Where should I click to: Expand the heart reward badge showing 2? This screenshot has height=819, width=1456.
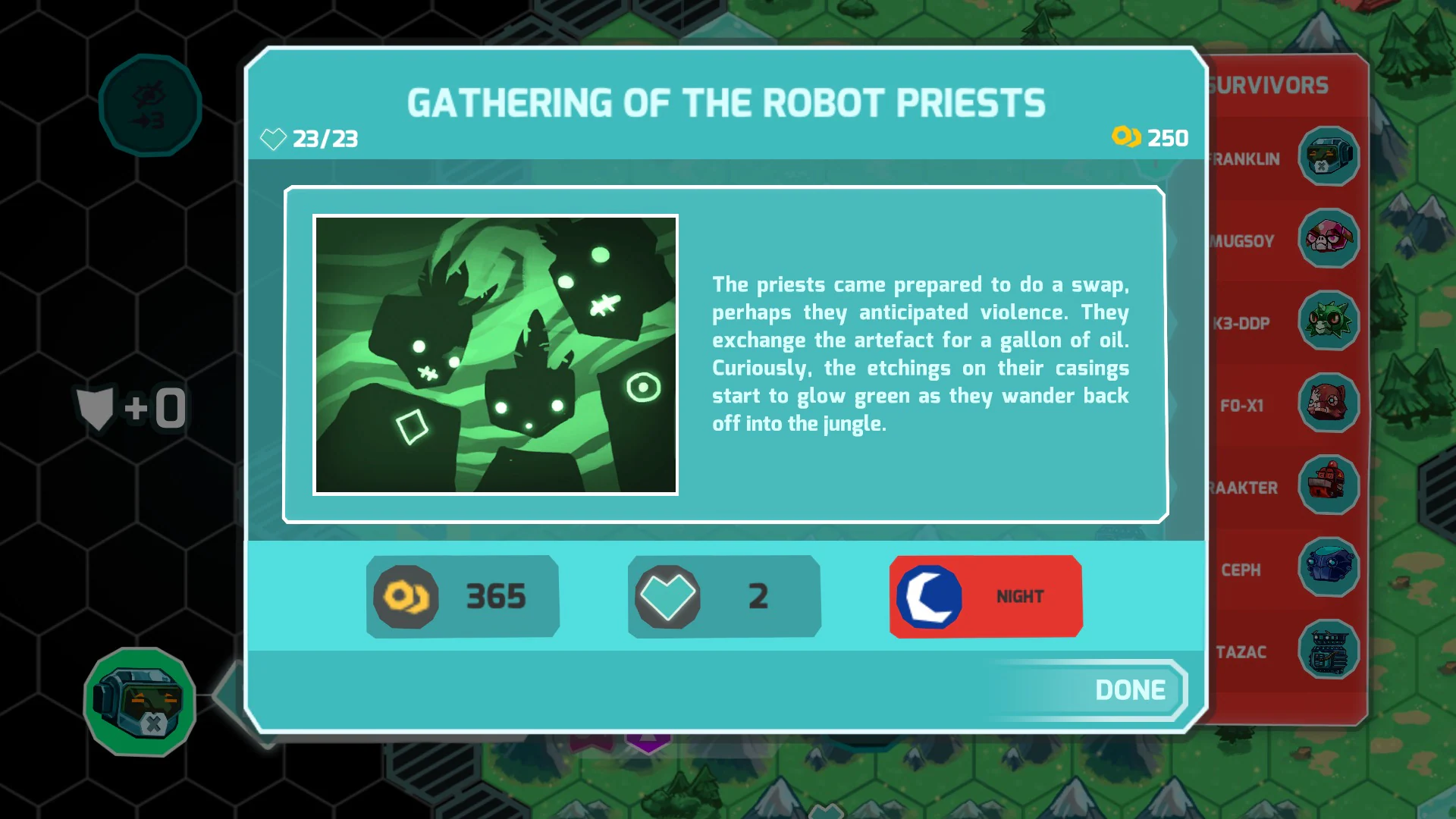tap(723, 596)
